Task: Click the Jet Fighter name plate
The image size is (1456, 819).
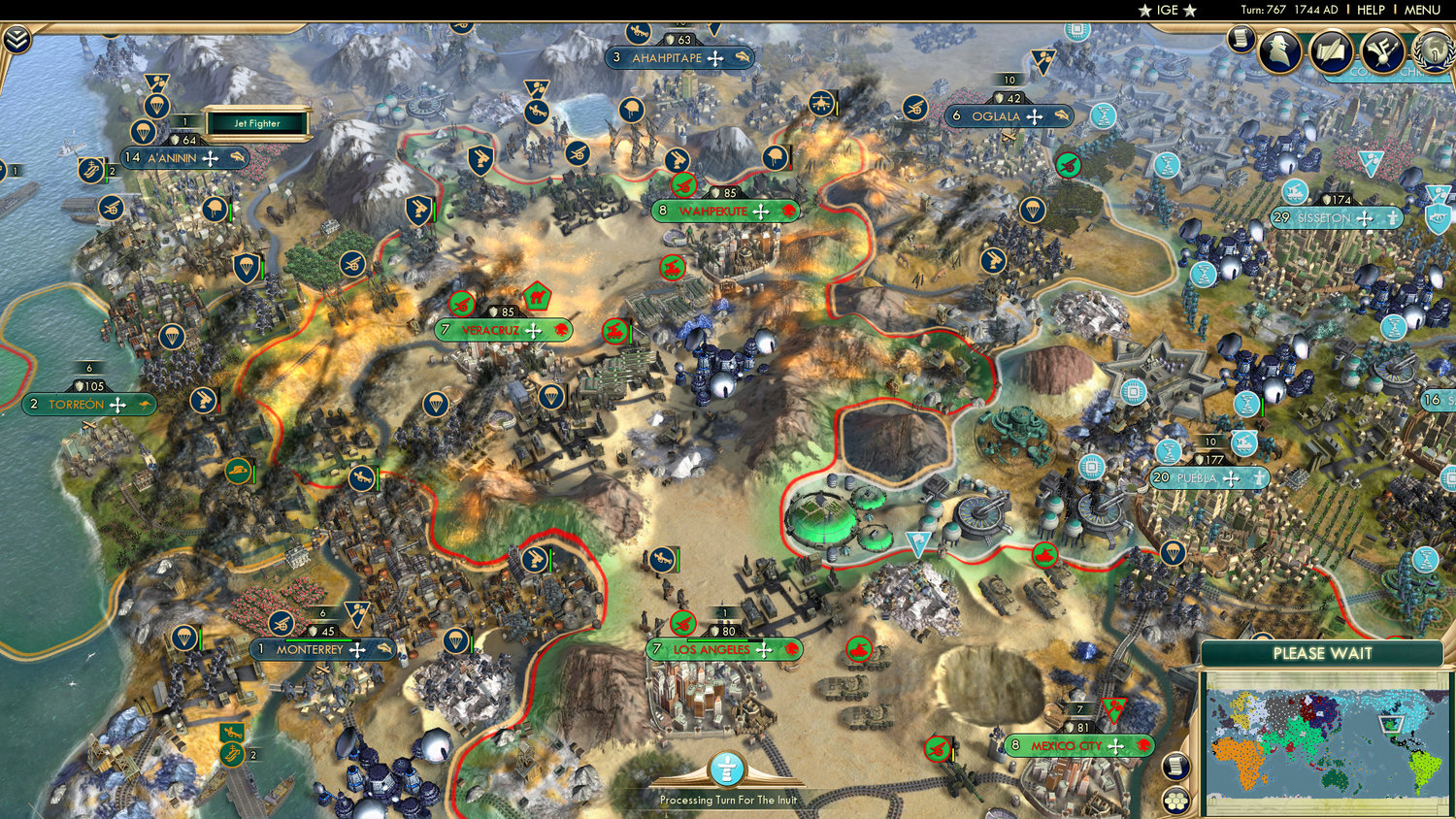Action: 256,123
